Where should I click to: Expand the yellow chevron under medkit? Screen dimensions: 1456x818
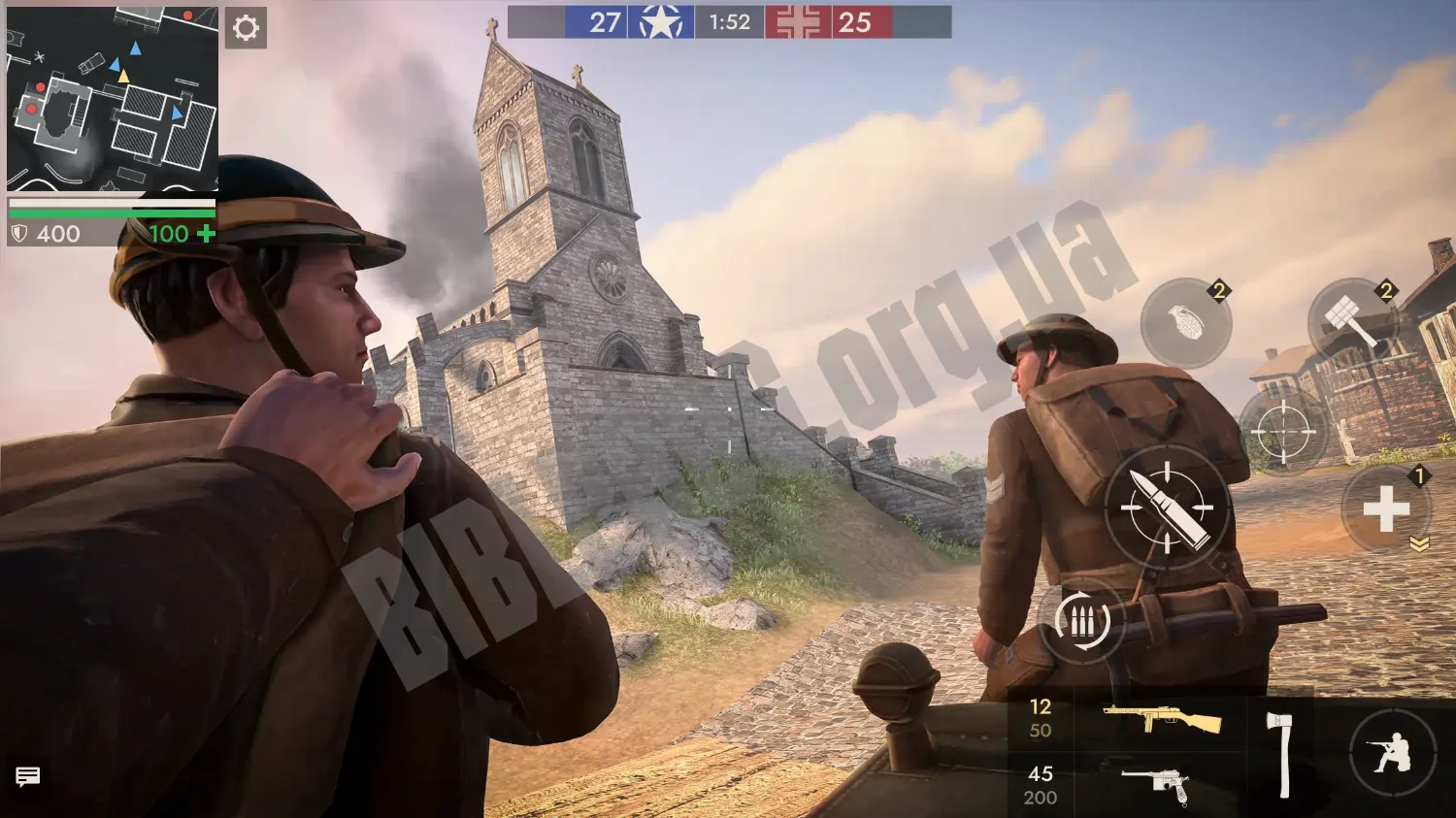[x=1419, y=545]
